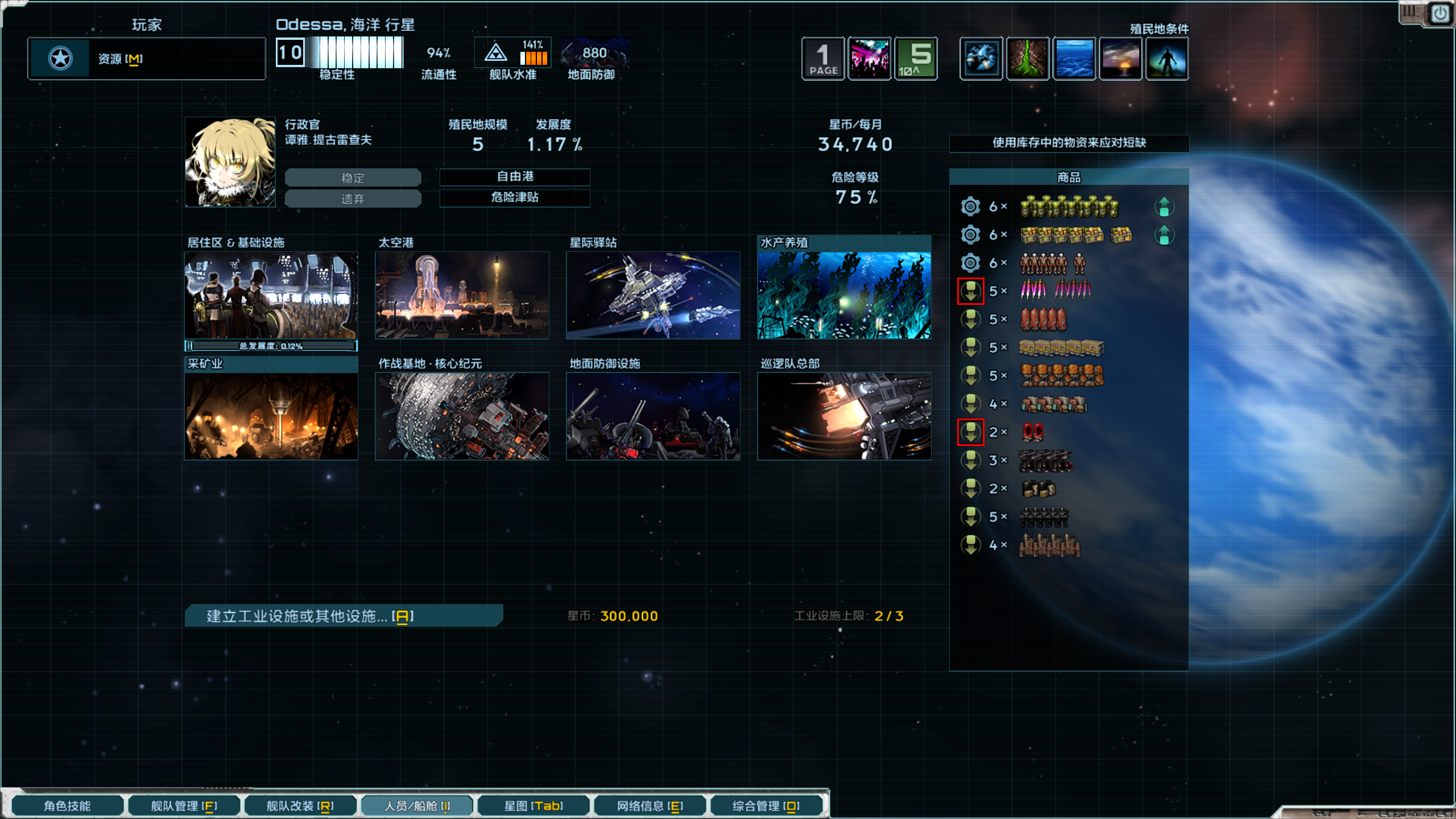Click the administrator portrait of 谭雅
Image resolution: width=1456 pixels, height=819 pixels.
[x=230, y=162]
